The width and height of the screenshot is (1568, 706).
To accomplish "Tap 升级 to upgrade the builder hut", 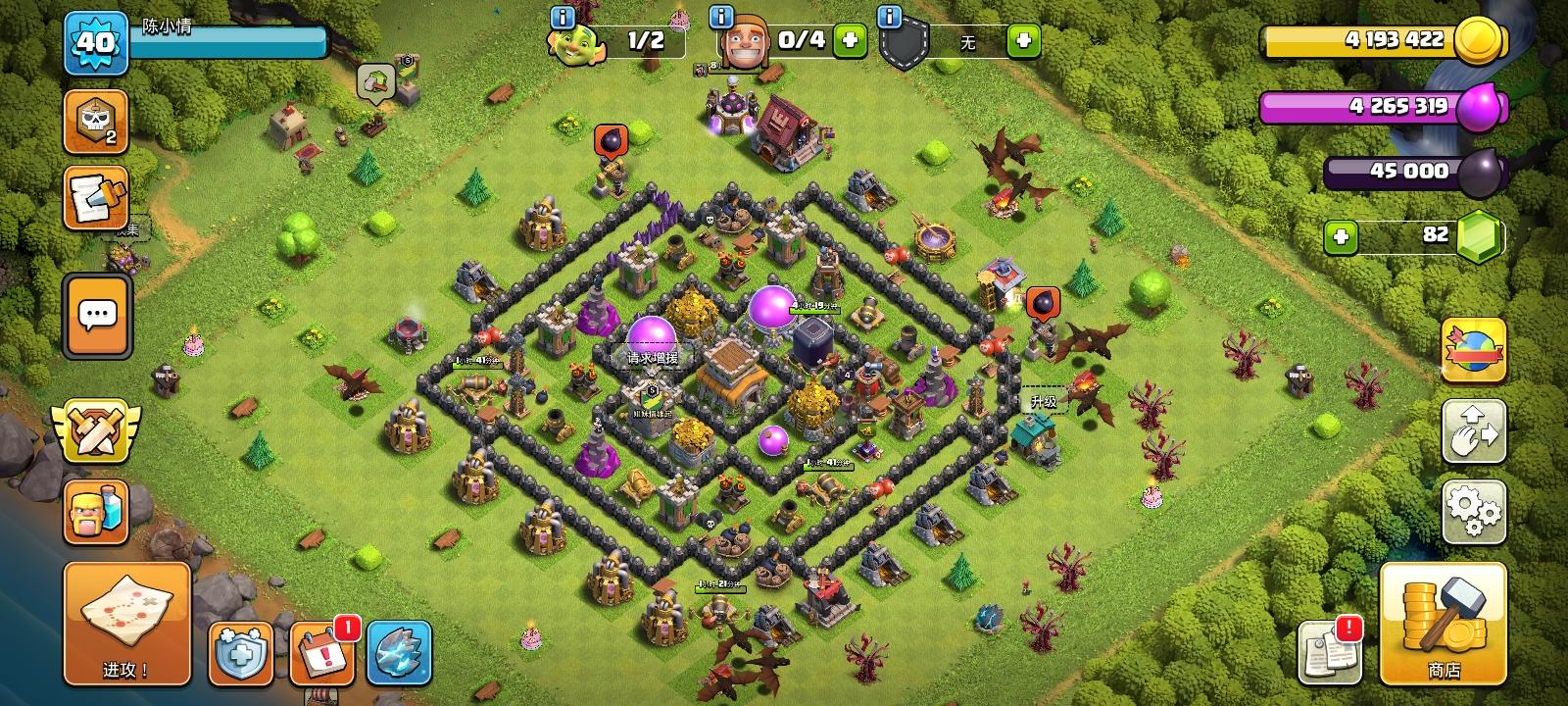I will click(x=1045, y=400).
